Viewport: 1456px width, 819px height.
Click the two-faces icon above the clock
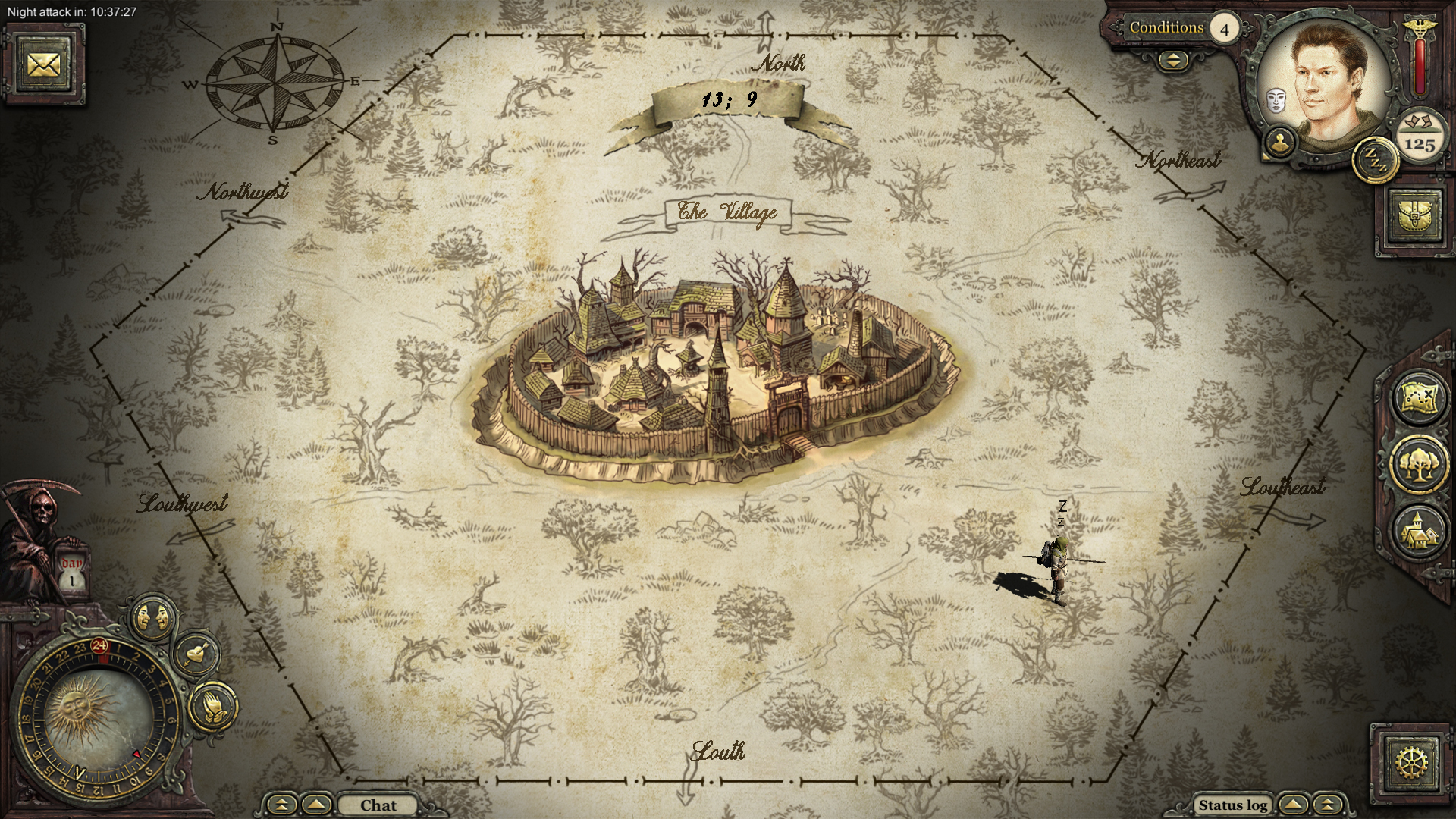[152, 616]
